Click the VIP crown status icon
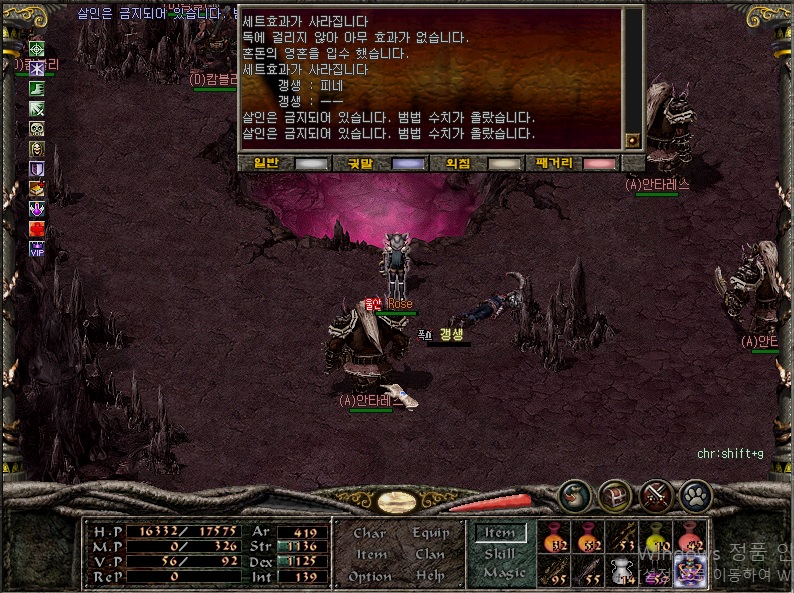This screenshot has height=593, width=794. 37,249
